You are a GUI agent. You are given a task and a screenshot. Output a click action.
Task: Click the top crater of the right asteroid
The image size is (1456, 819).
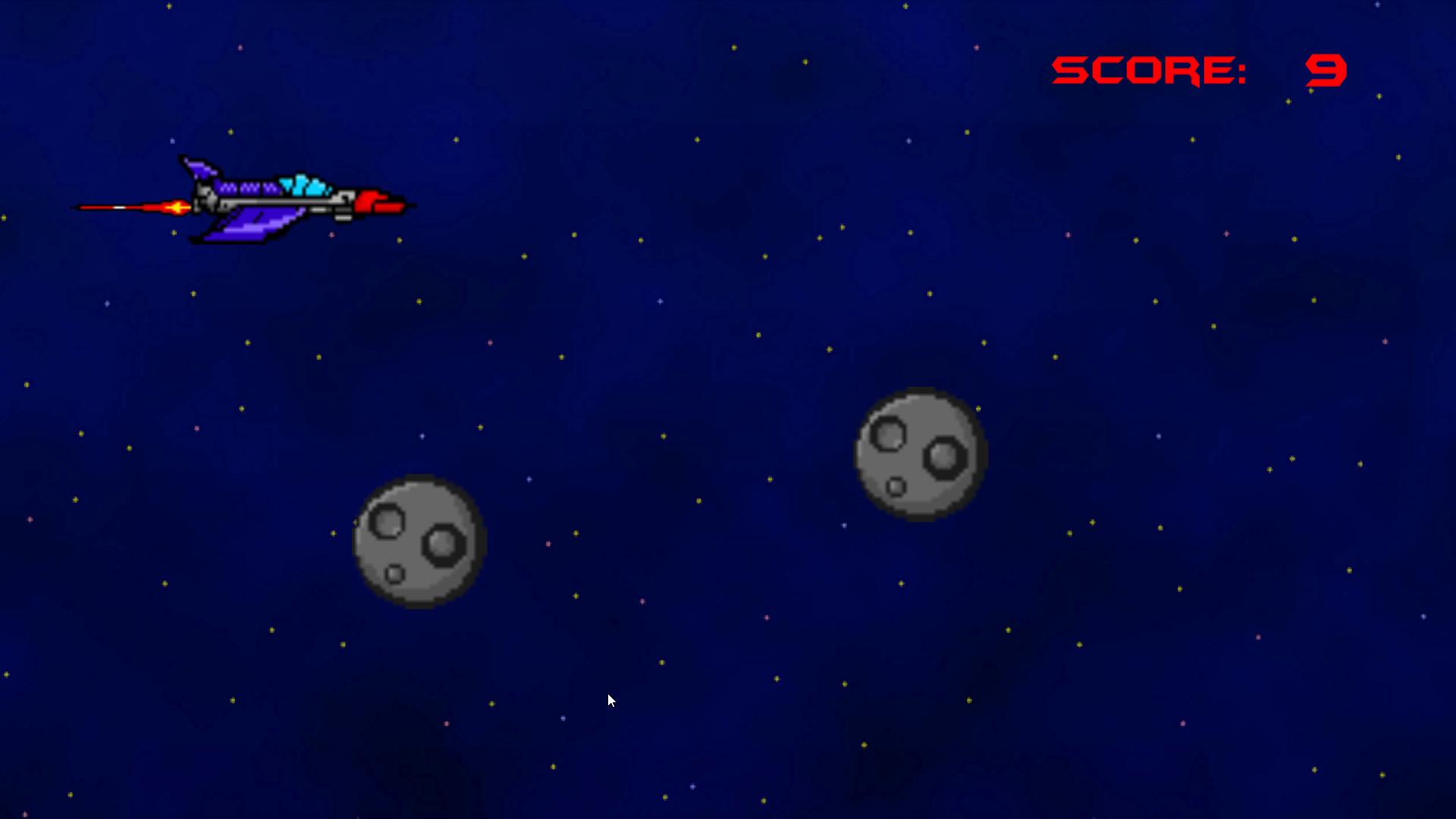click(x=888, y=435)
